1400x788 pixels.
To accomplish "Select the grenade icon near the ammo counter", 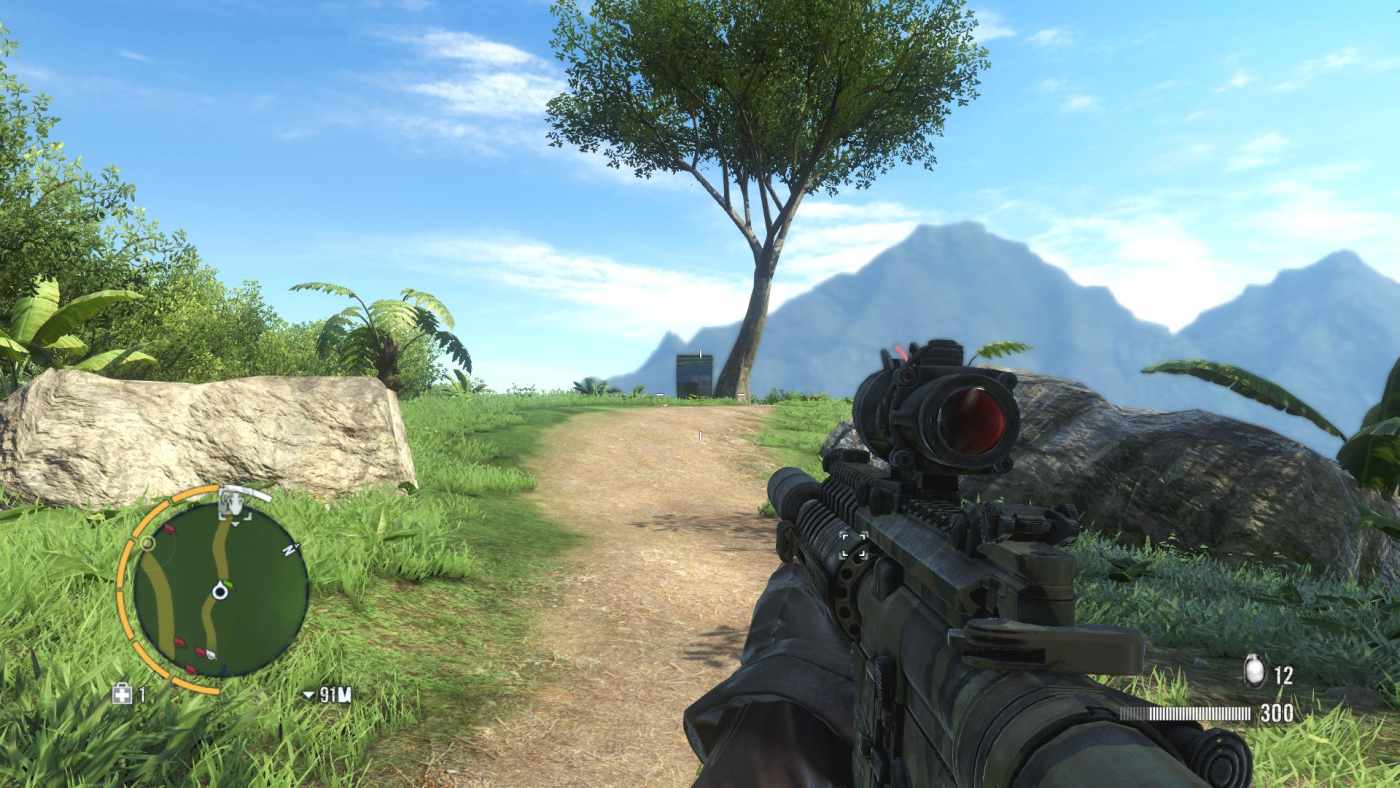I will click(x=1253, y=670).
